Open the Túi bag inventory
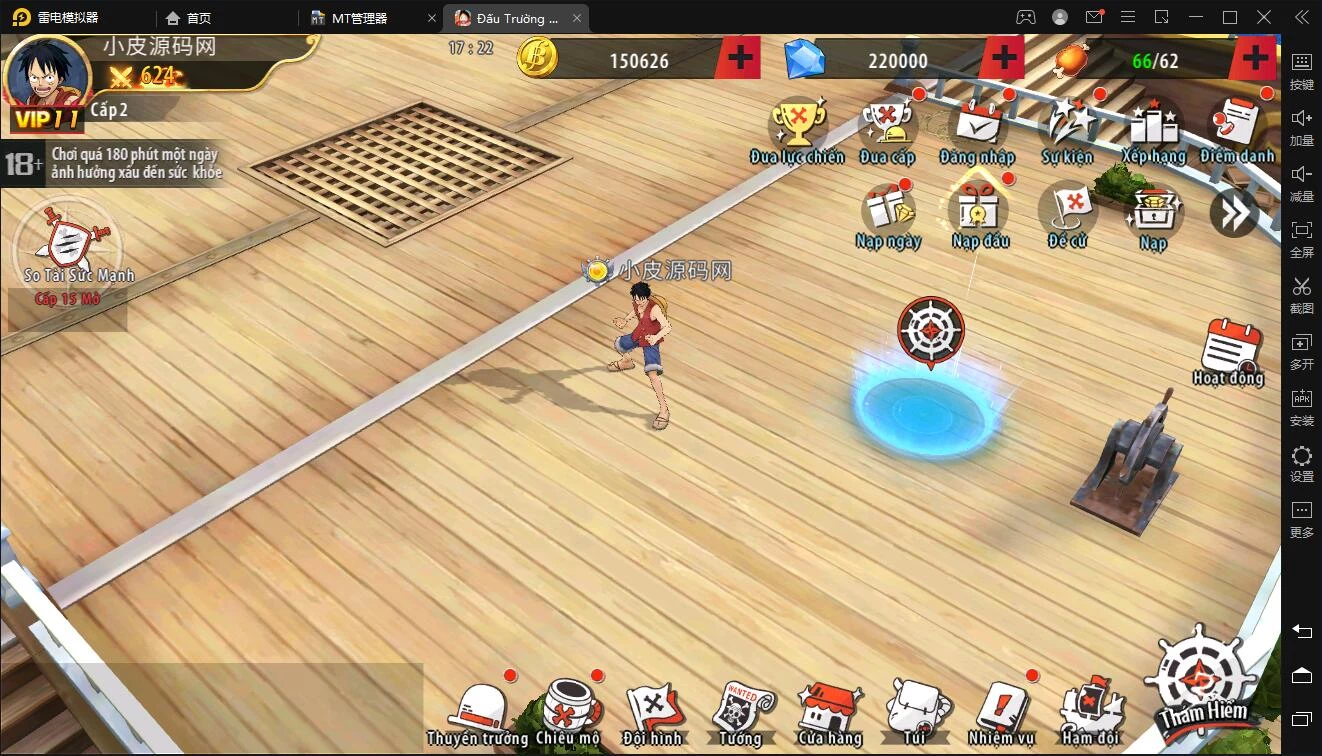The width and height of the screenshot is (1322, 756). (915, 713)
